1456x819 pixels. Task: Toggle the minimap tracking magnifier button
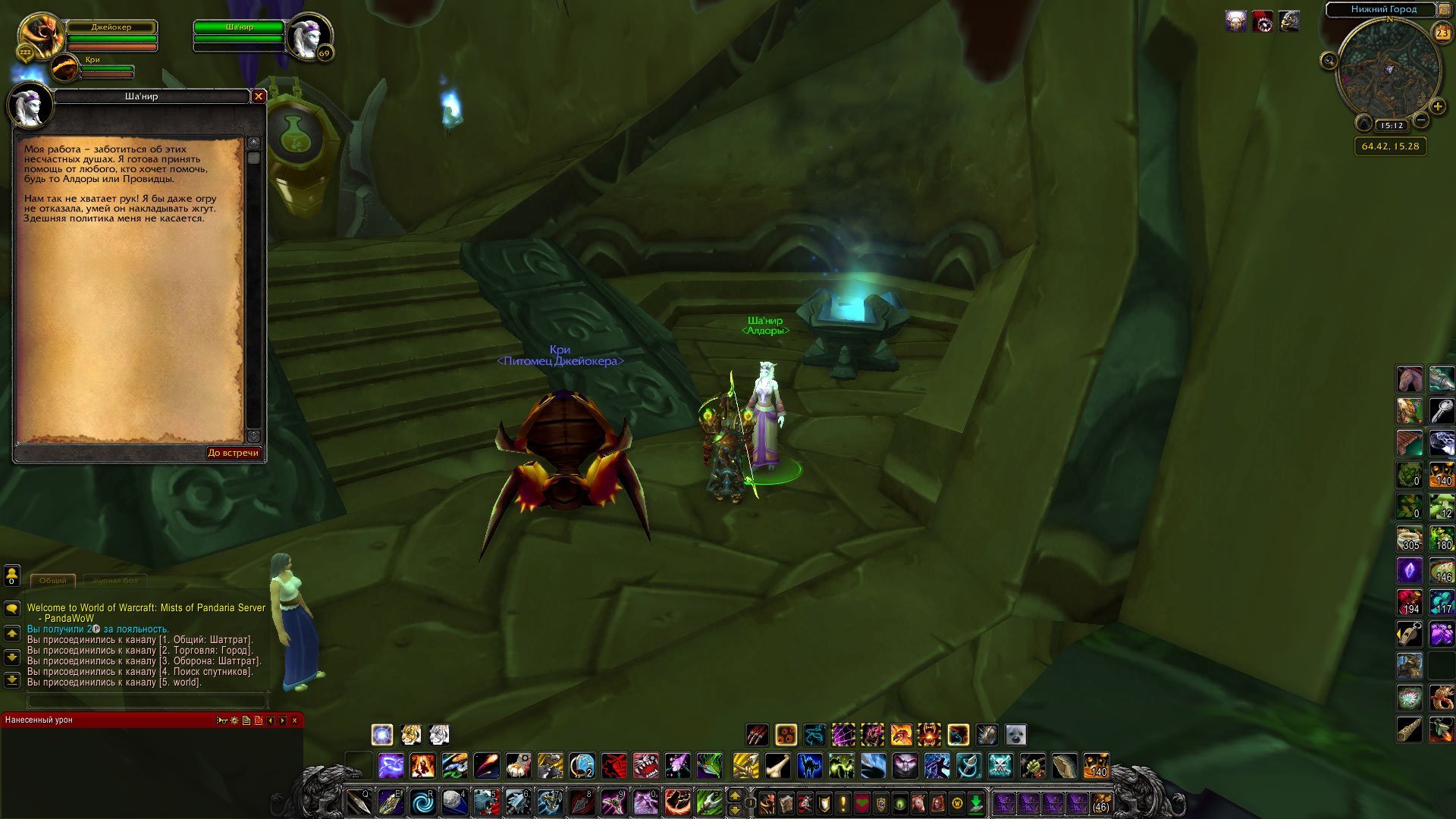coord(1329,61)
